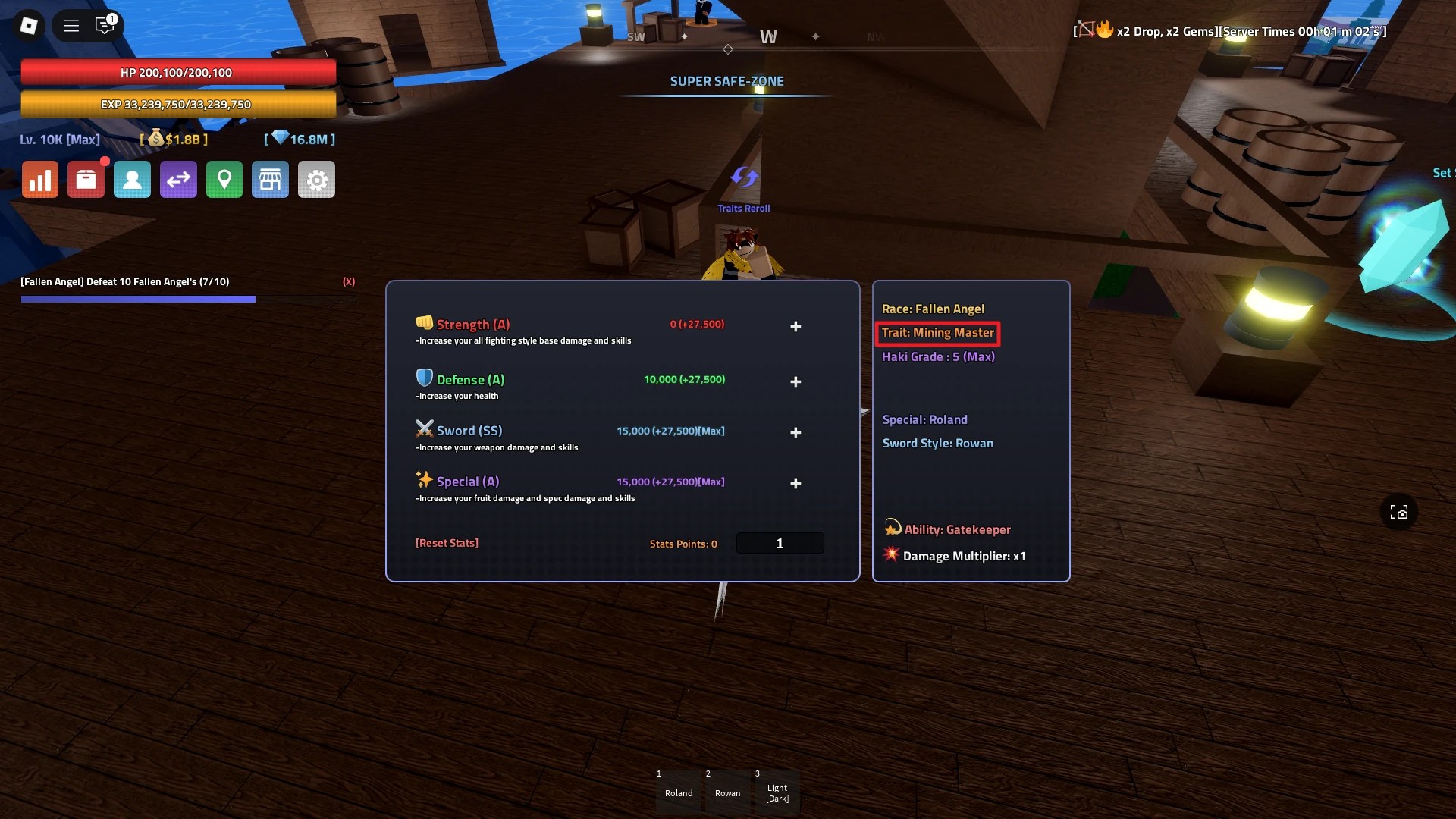Open the map location pin icon

tap(224, 179)
